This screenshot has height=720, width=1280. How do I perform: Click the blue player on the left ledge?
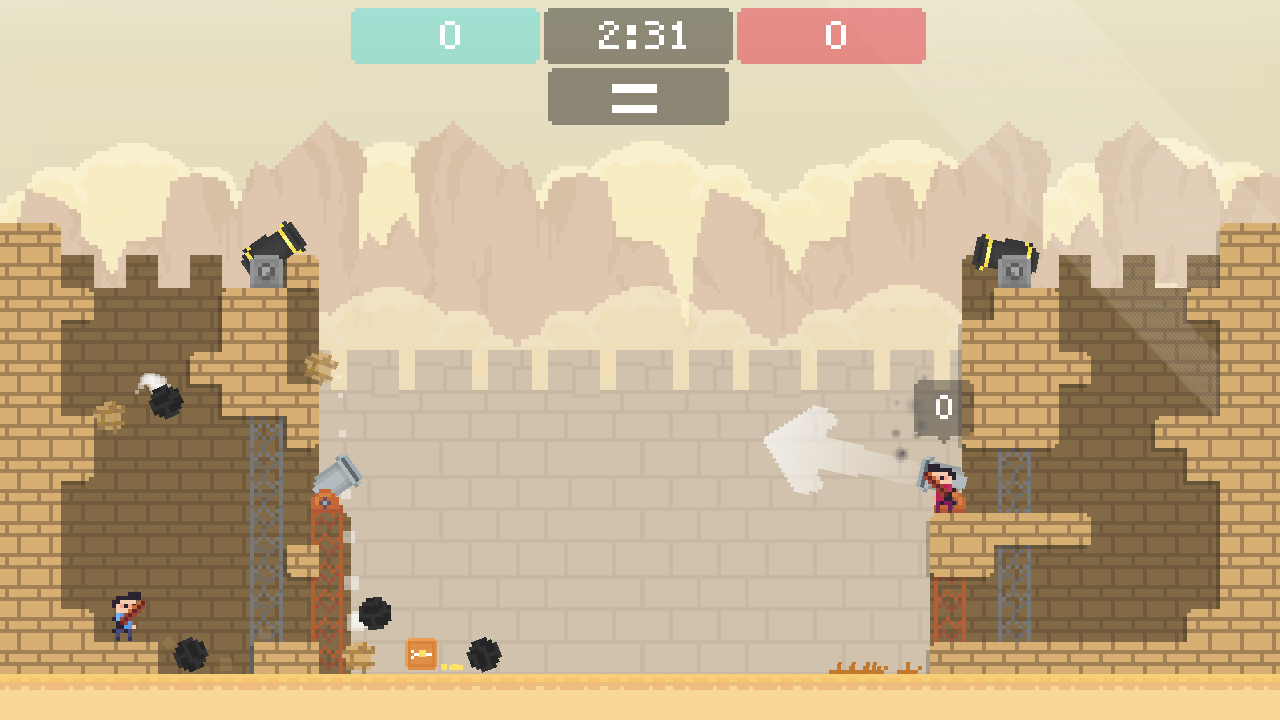(x=124, y=614)
